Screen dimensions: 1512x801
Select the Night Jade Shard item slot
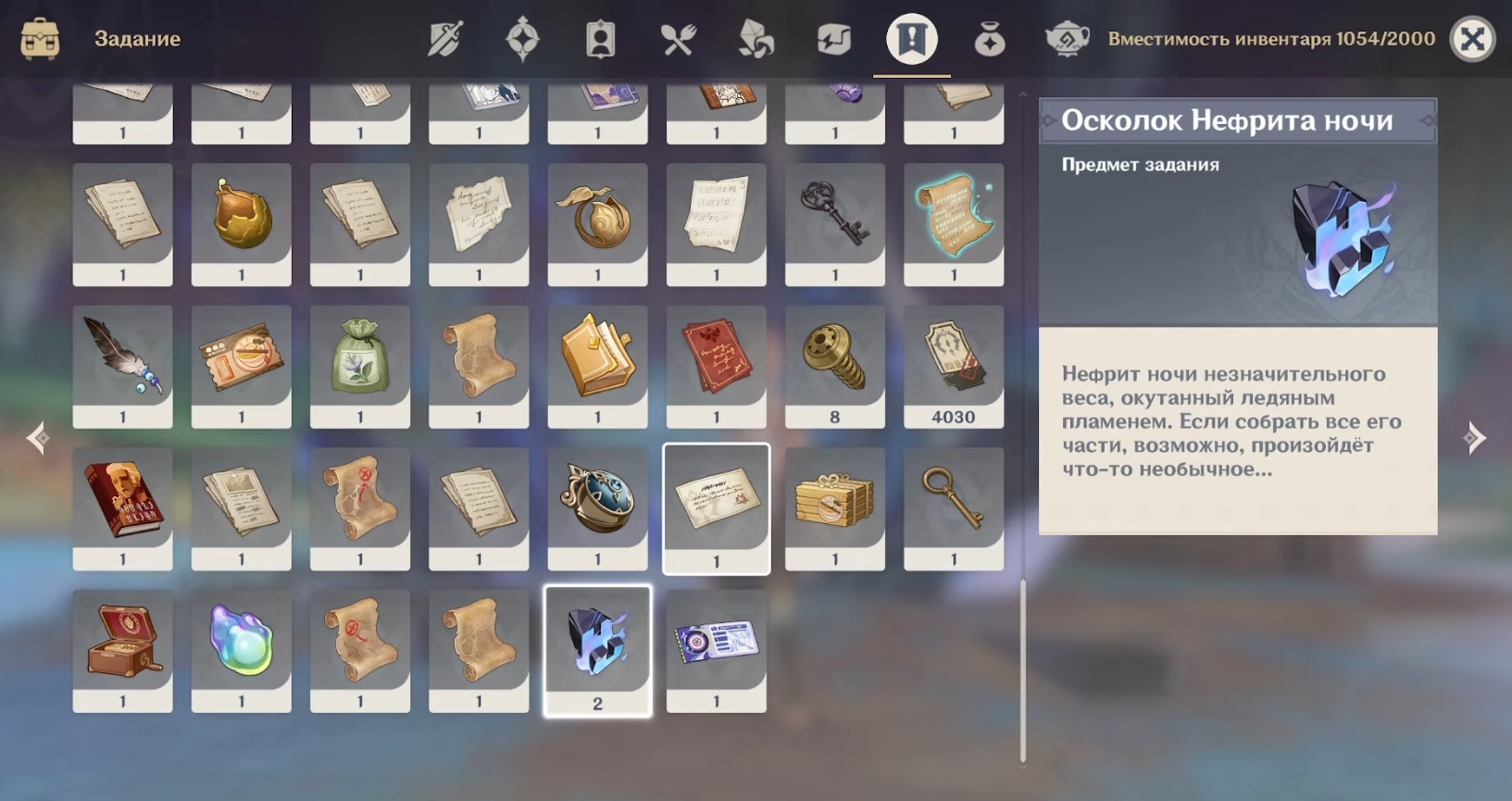click(597, 649)
